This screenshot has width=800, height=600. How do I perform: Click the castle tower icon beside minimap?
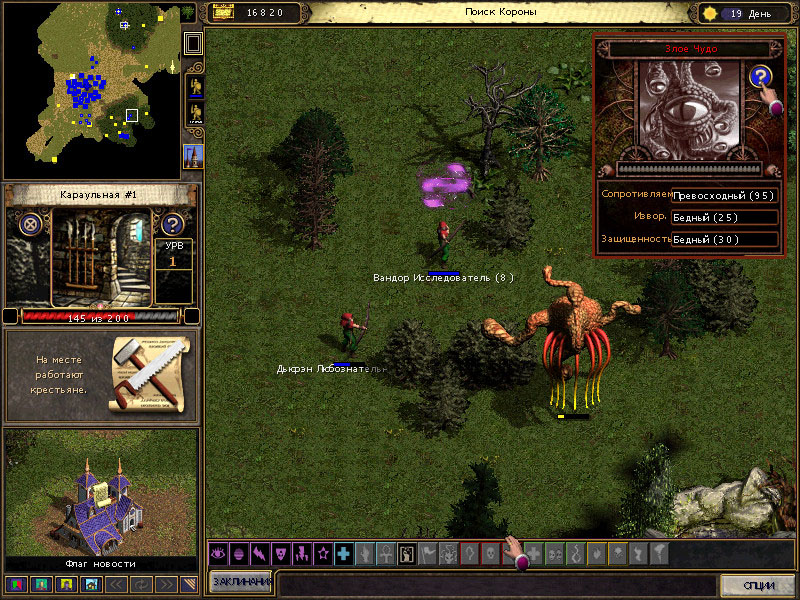[x=192, y=156]
